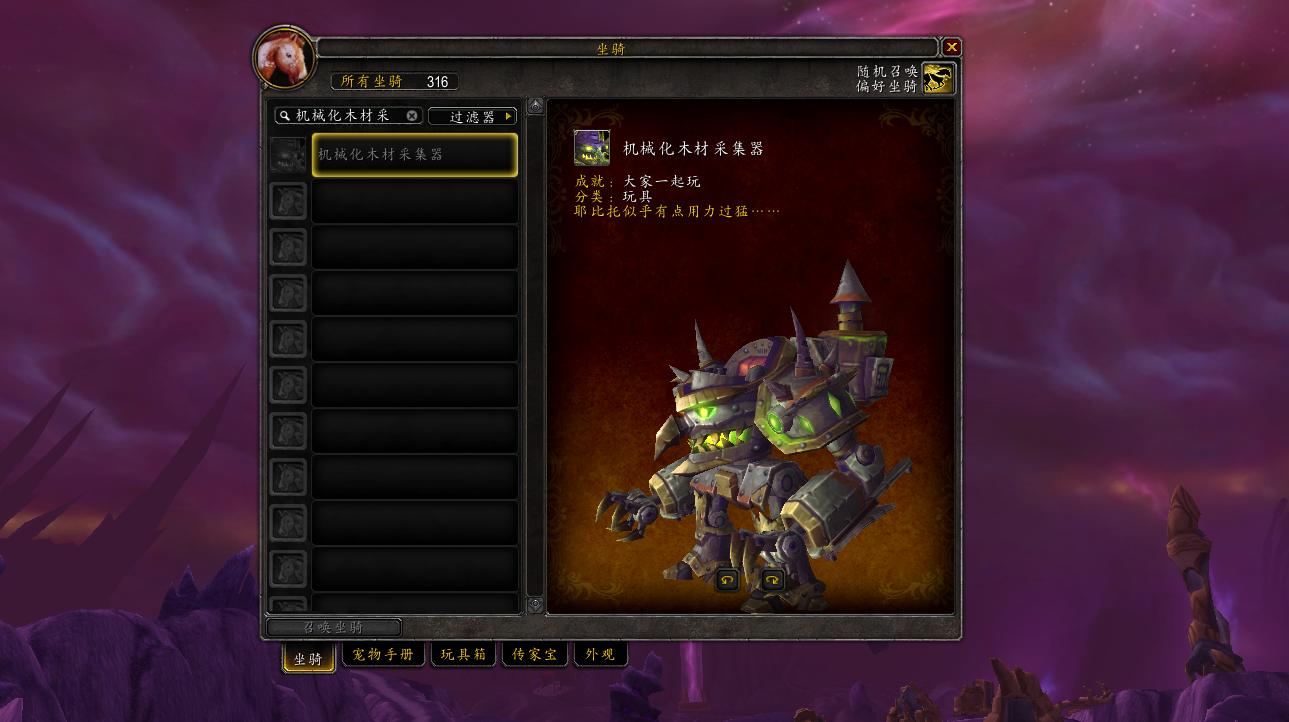
Task: Click the mount thumbnail in the search results list
Action: click(x=288, y=153)
